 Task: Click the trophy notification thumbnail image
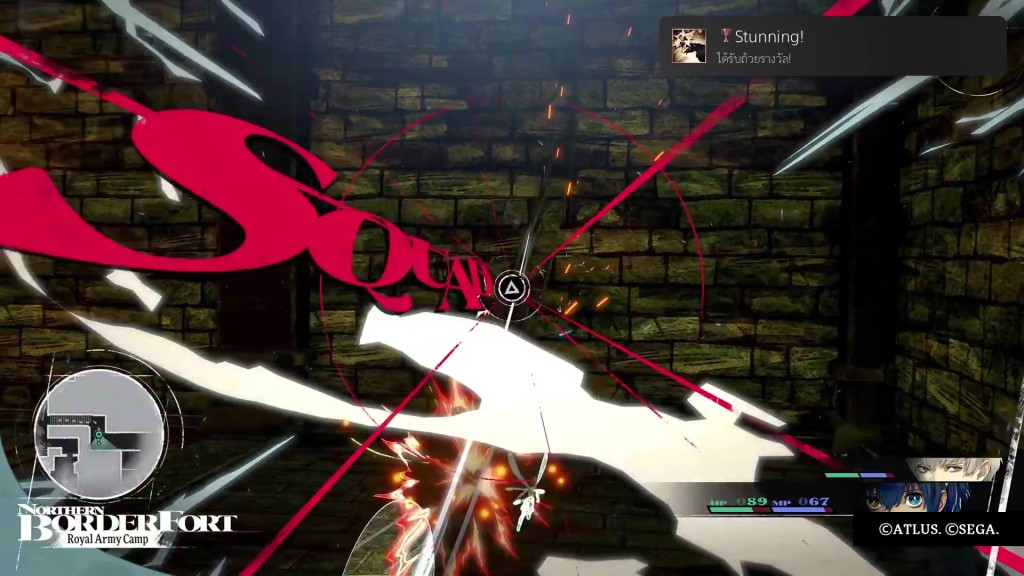[x=689, y=45]
